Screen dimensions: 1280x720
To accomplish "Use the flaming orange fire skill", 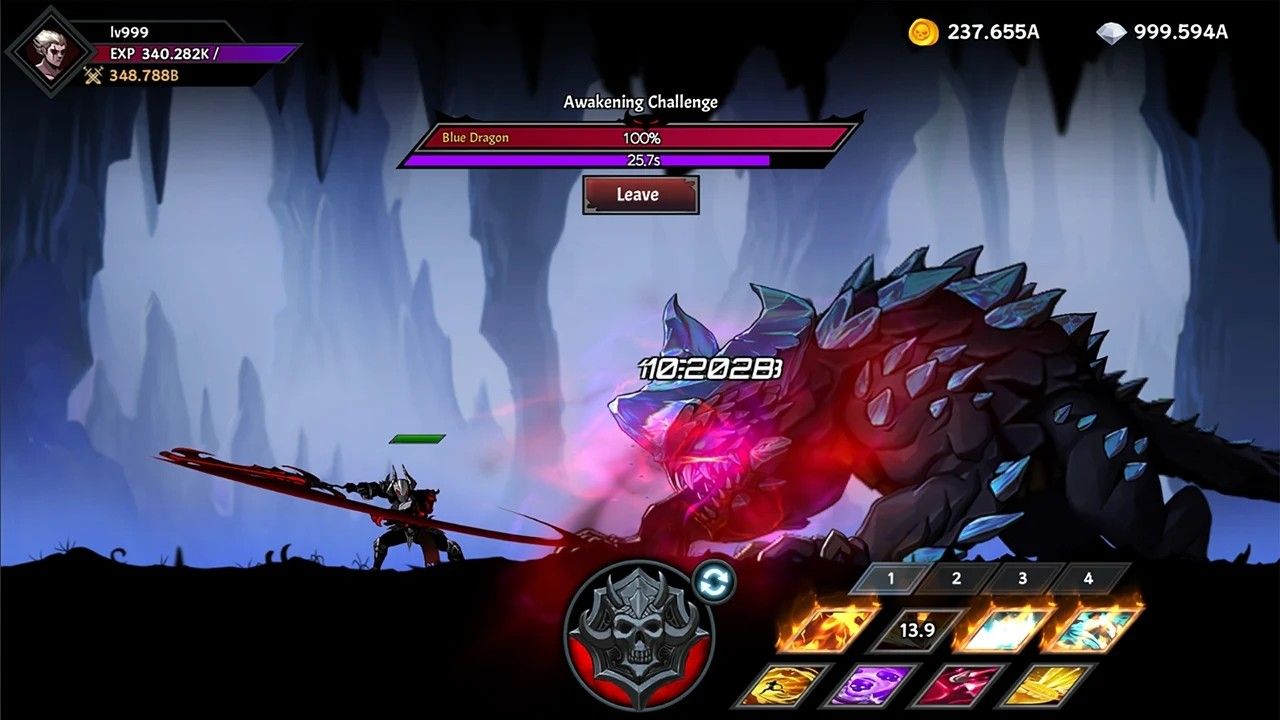I will coord(828,628).
